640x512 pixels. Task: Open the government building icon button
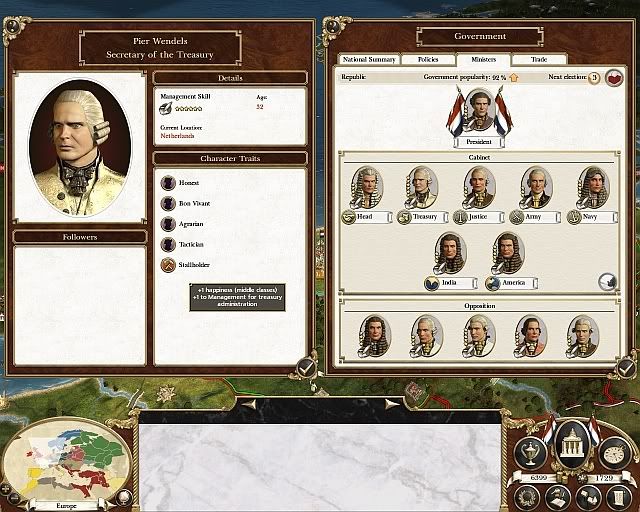pyautogui.click(x=571, y=443)
